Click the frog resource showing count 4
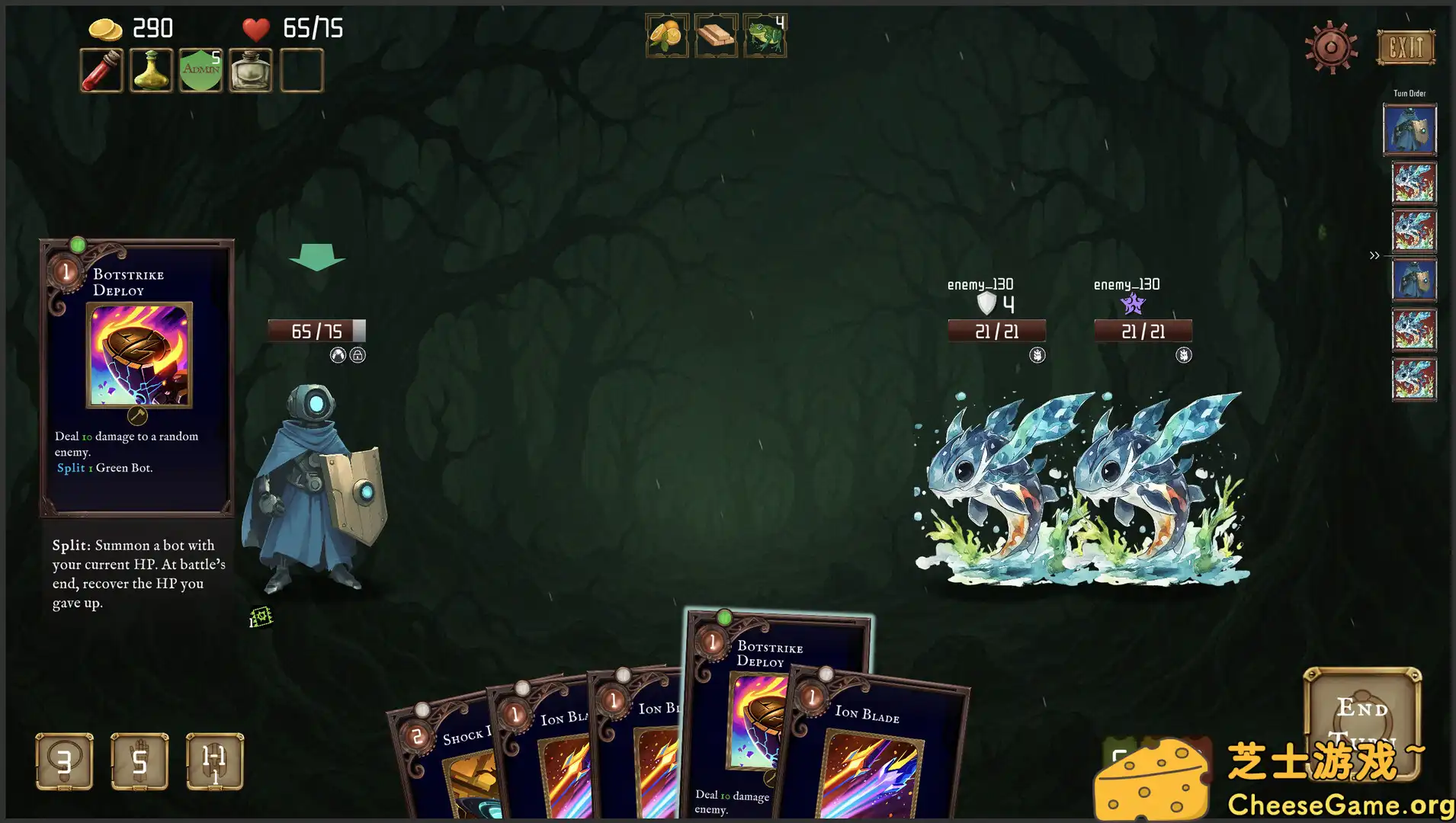 tap(764, 34)
